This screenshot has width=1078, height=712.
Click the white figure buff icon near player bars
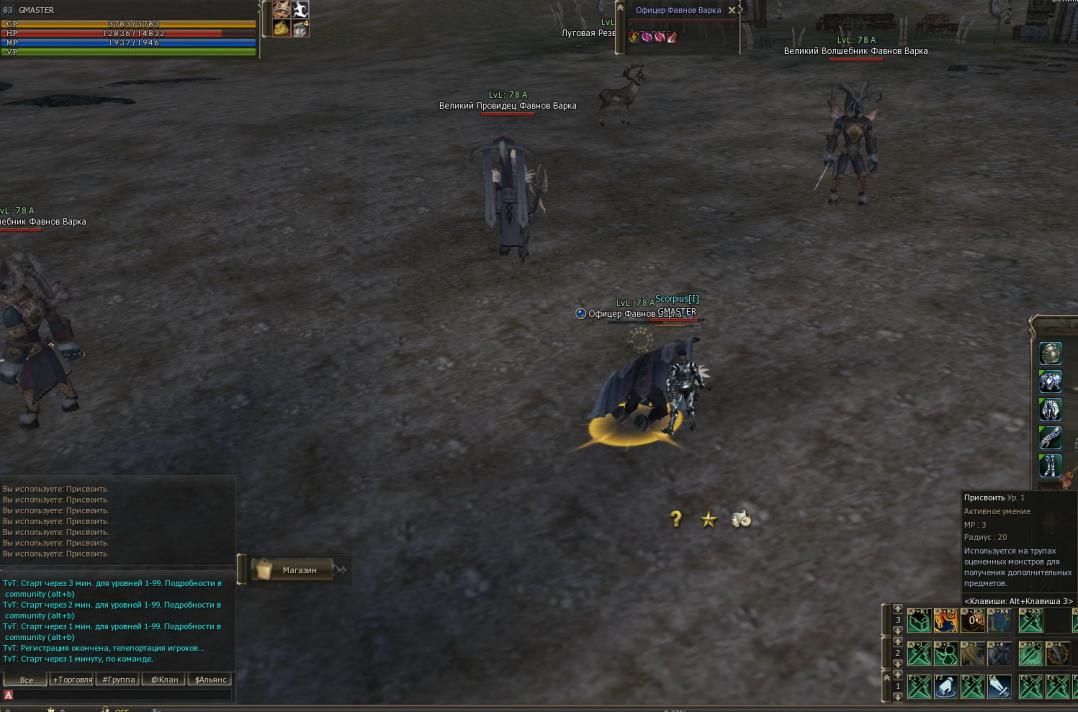pyautogui.click(x=299, y=10)
